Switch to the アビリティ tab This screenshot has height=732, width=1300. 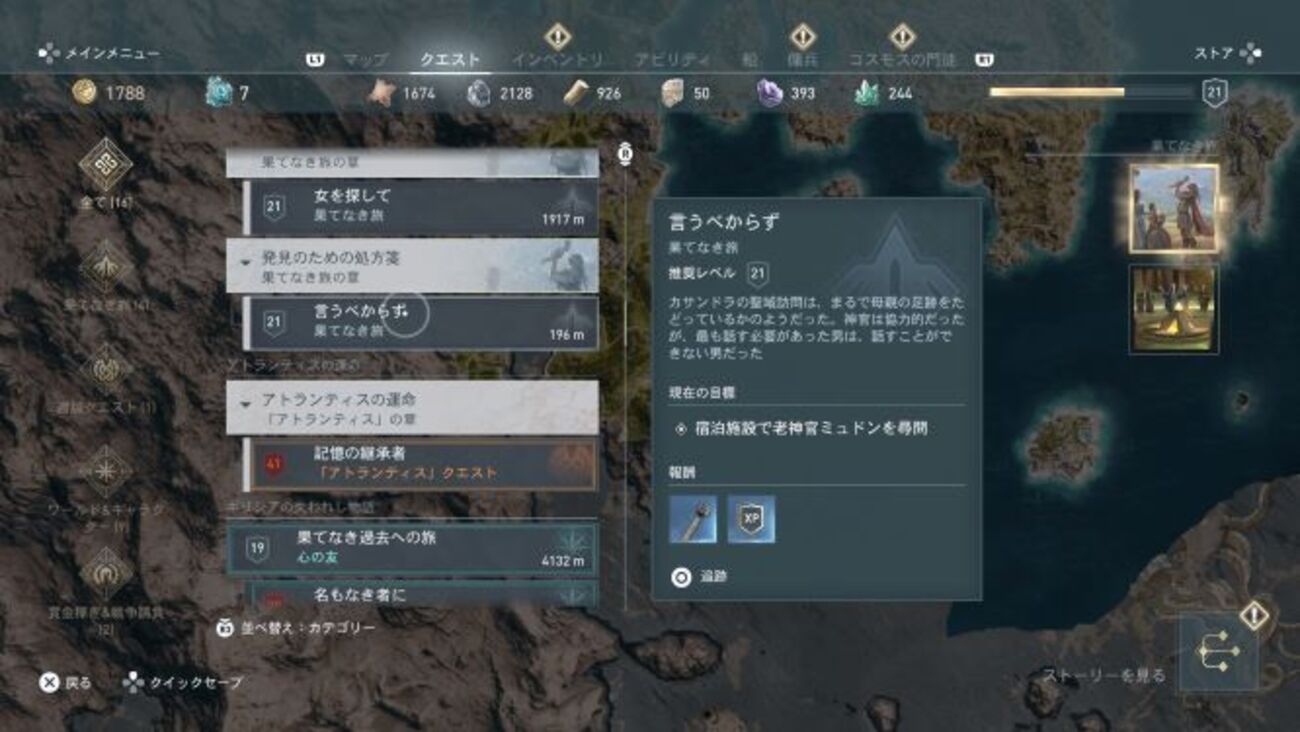coord(672,60)
